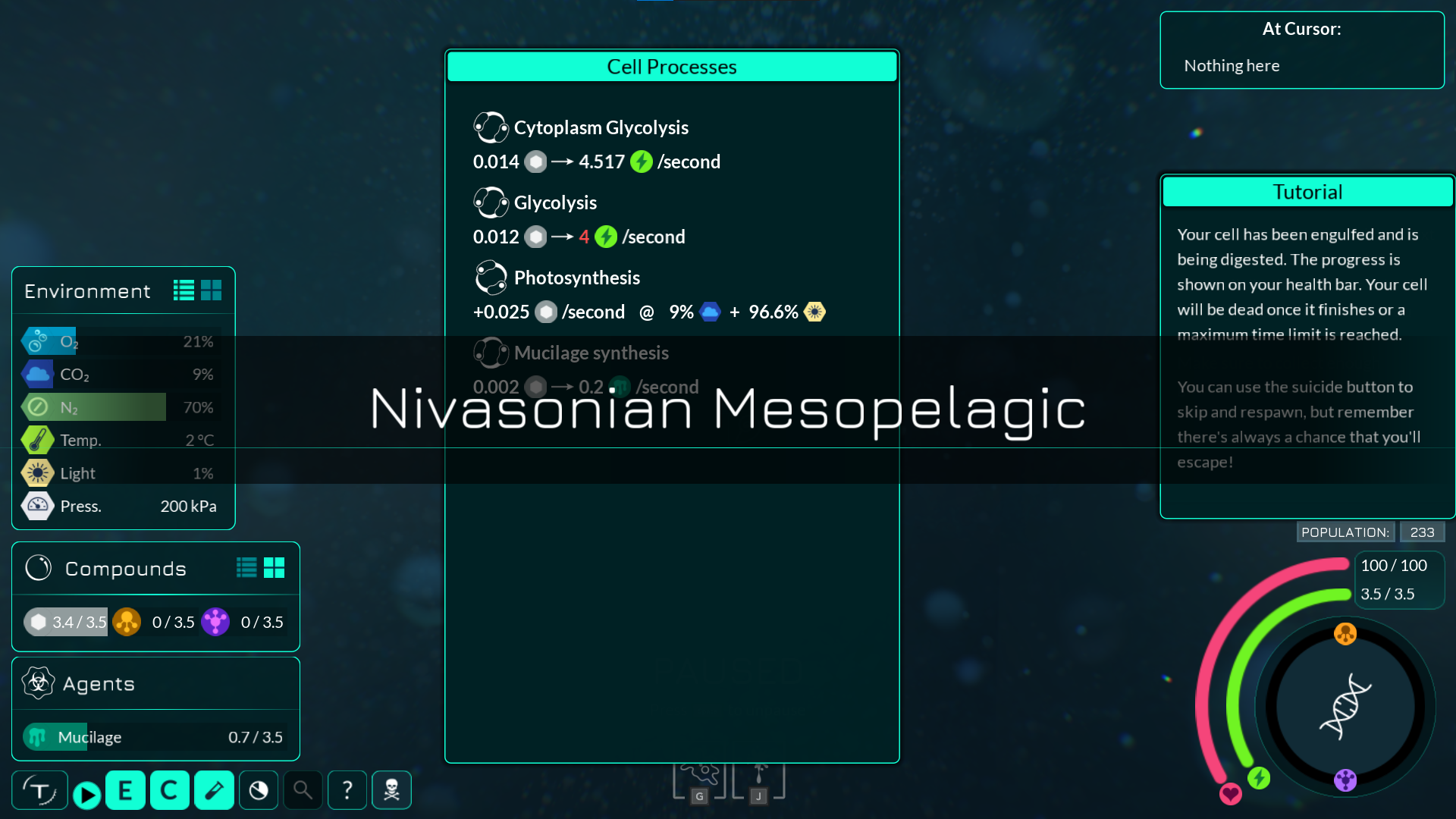Click the magnifying glass zoom icon
The height and width of the screenshot is (819, 1456).
pyautogui.click(x=303, y=789)
